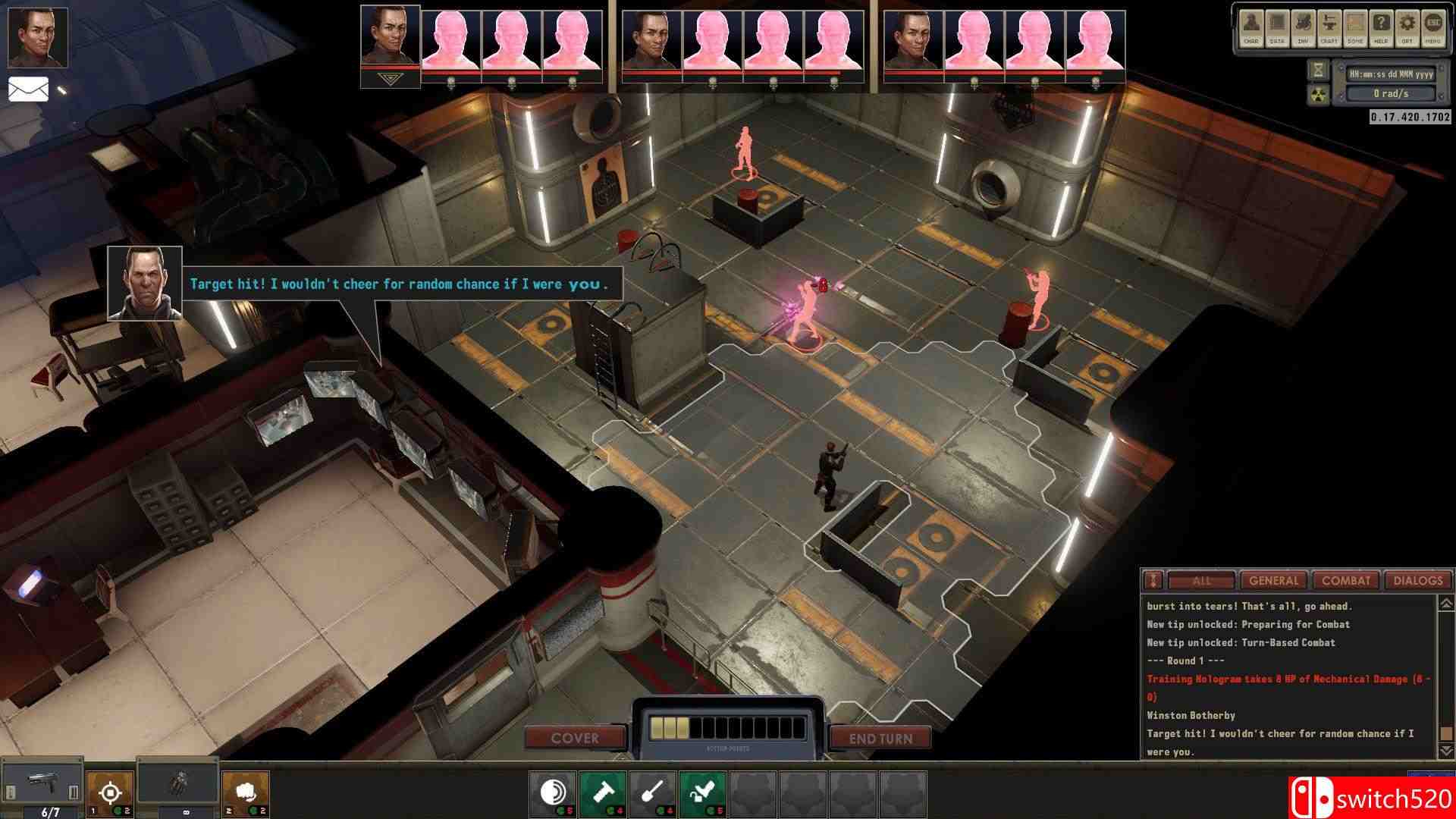Select the GENERAL log filter
This screenshot has height=819, width=1456.
pyautogui.click(x=1276, y=581)
